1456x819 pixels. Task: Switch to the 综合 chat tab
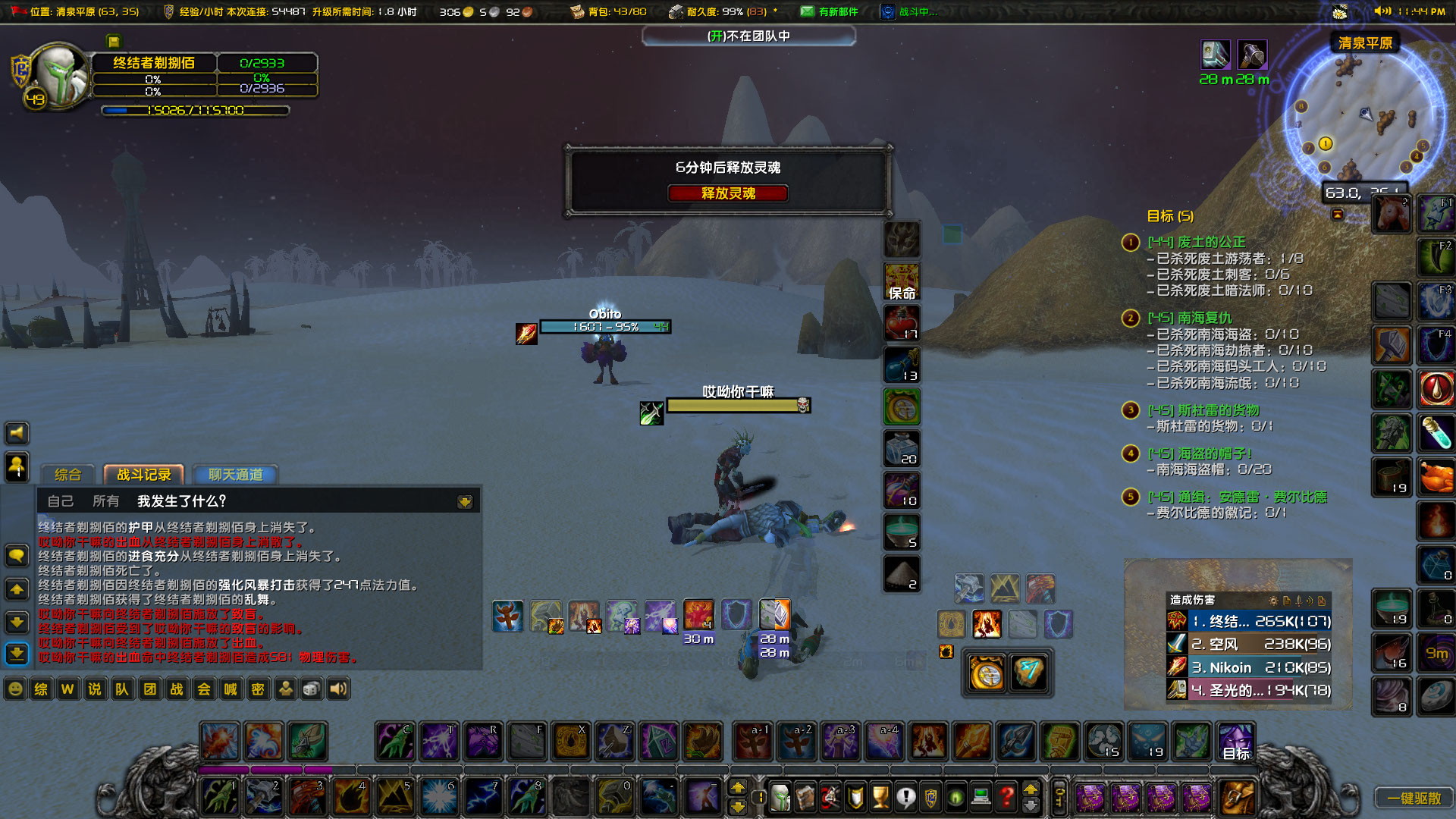click(67, 475)
